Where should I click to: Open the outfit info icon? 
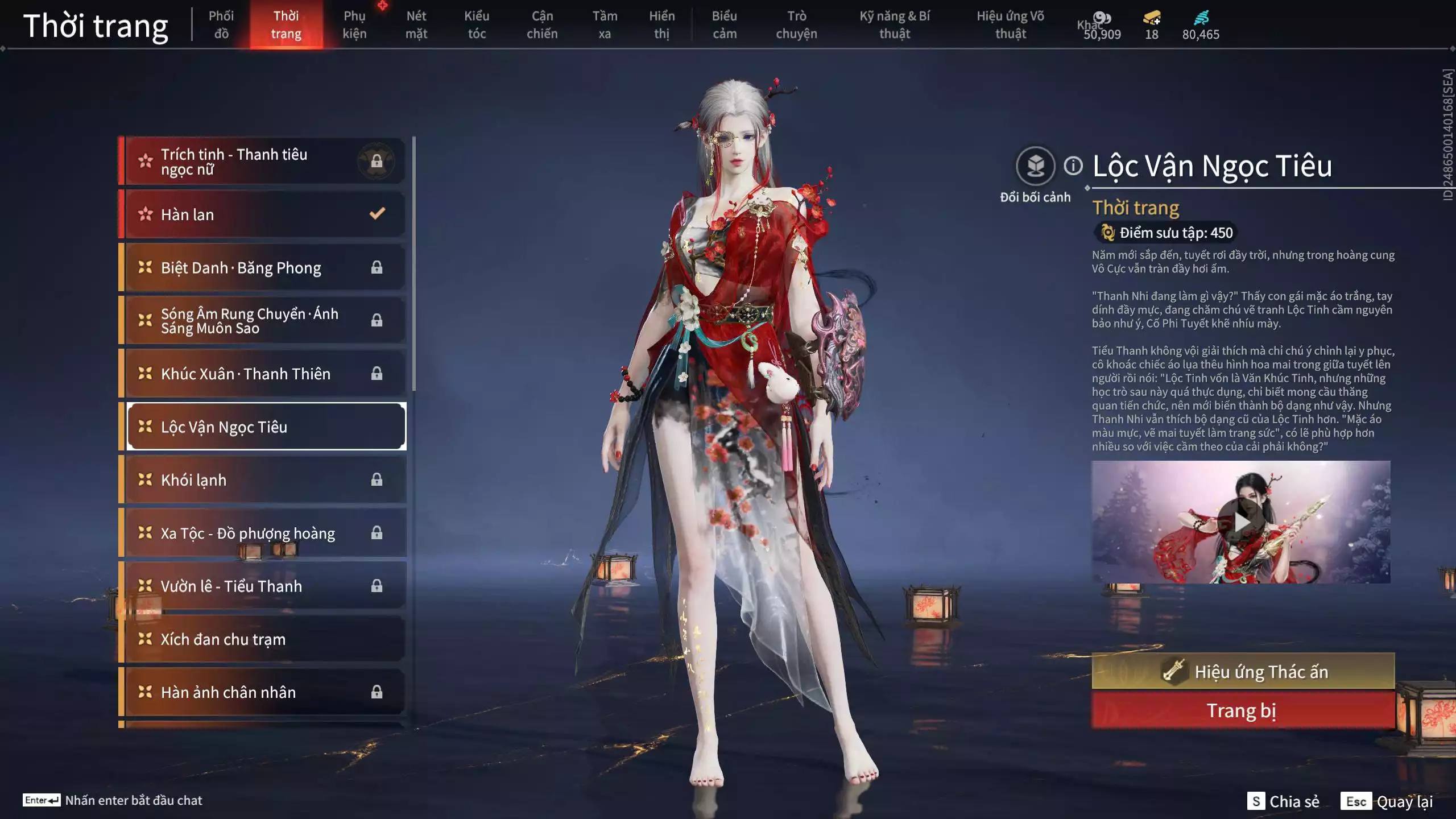pyautogui.click(x=1073, y=166)
